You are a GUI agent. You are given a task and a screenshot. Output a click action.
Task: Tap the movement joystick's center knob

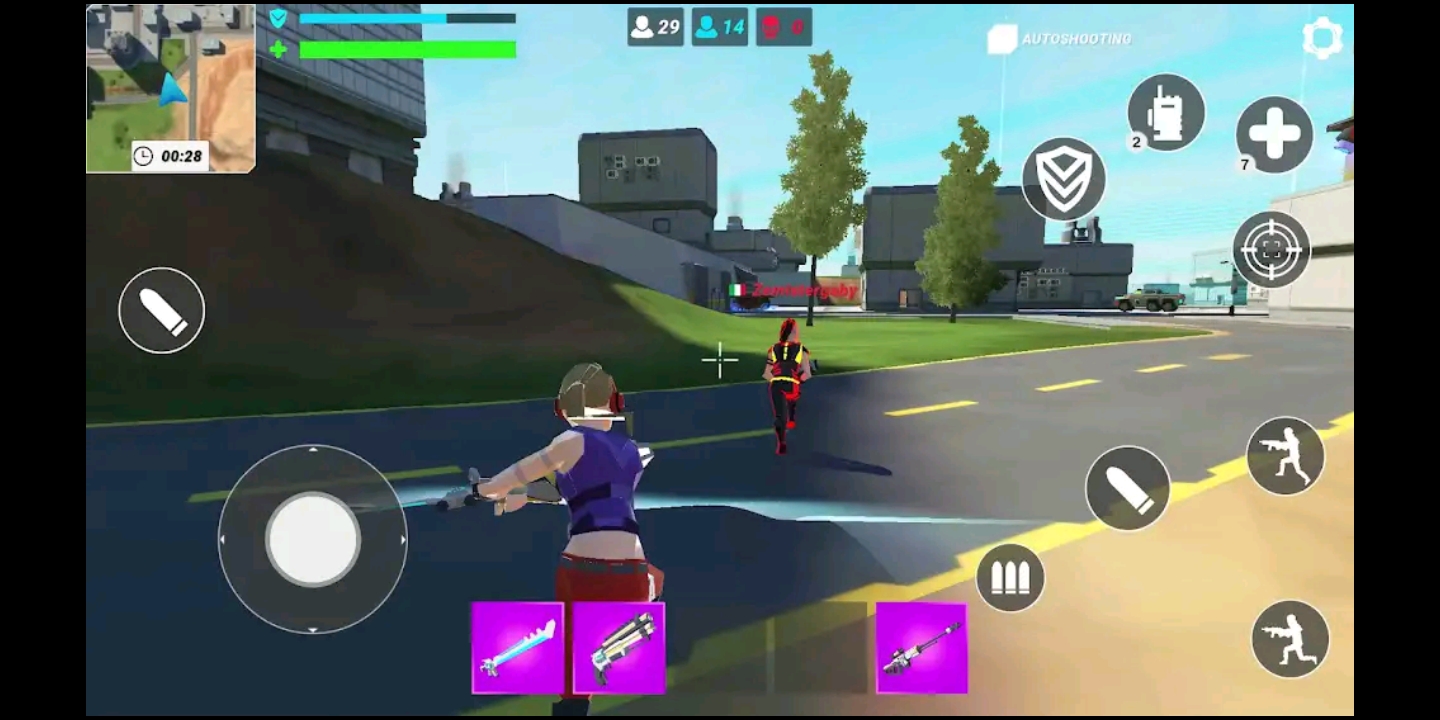coord(312,538)
